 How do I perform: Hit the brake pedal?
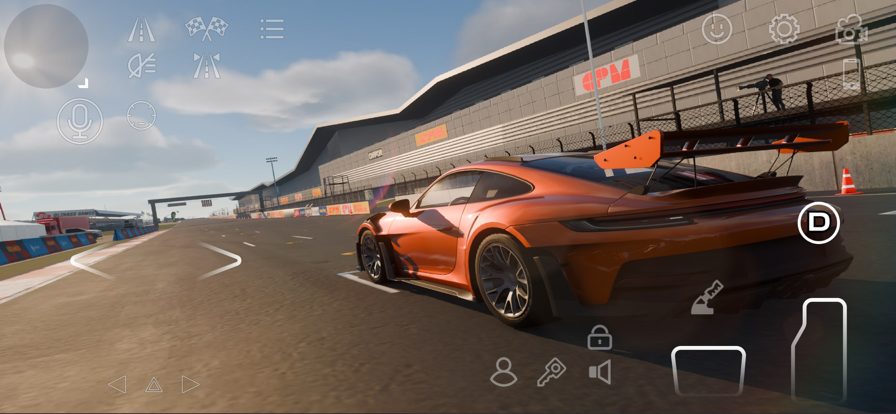[x=708, y=370]
